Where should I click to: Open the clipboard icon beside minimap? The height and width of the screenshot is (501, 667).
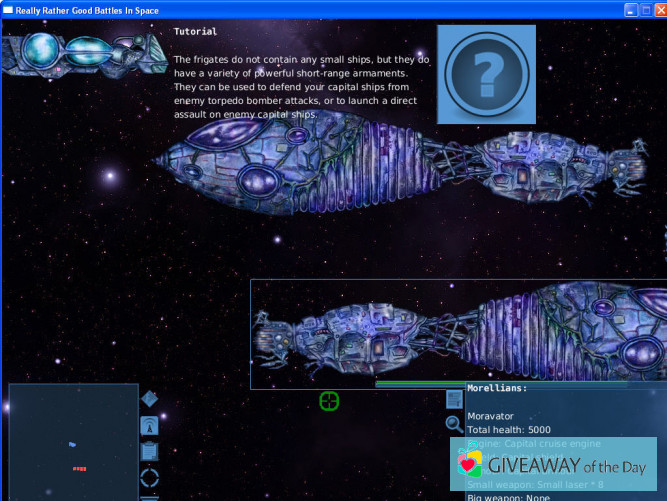tap(149, 452)
